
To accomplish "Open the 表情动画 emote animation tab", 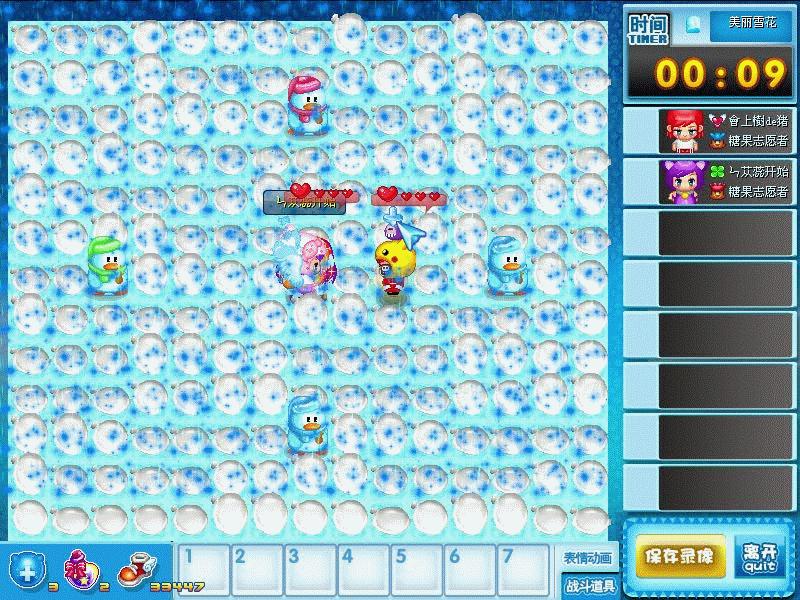I will point(587,558).
